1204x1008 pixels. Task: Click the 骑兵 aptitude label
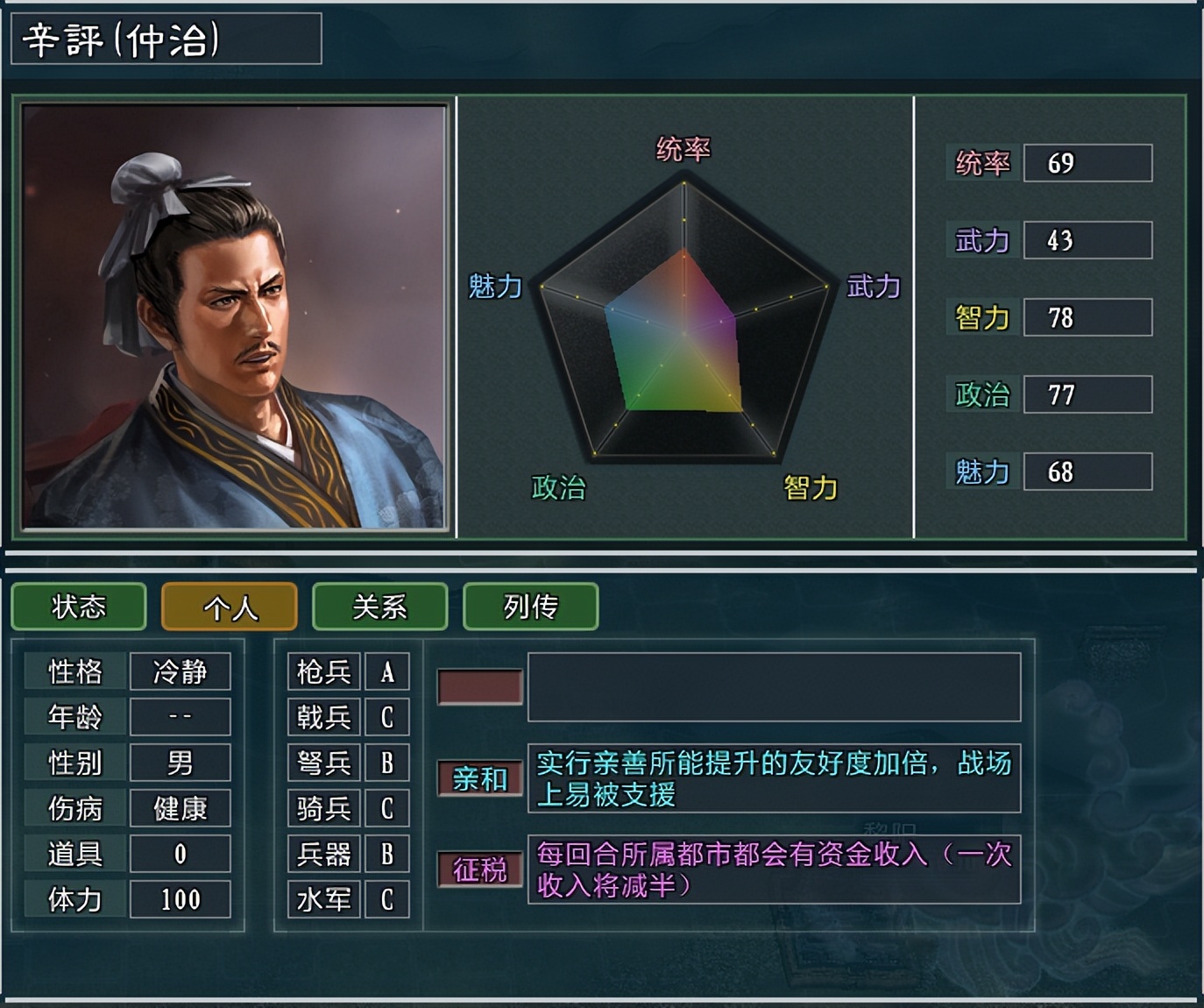(x=323, y=808)
